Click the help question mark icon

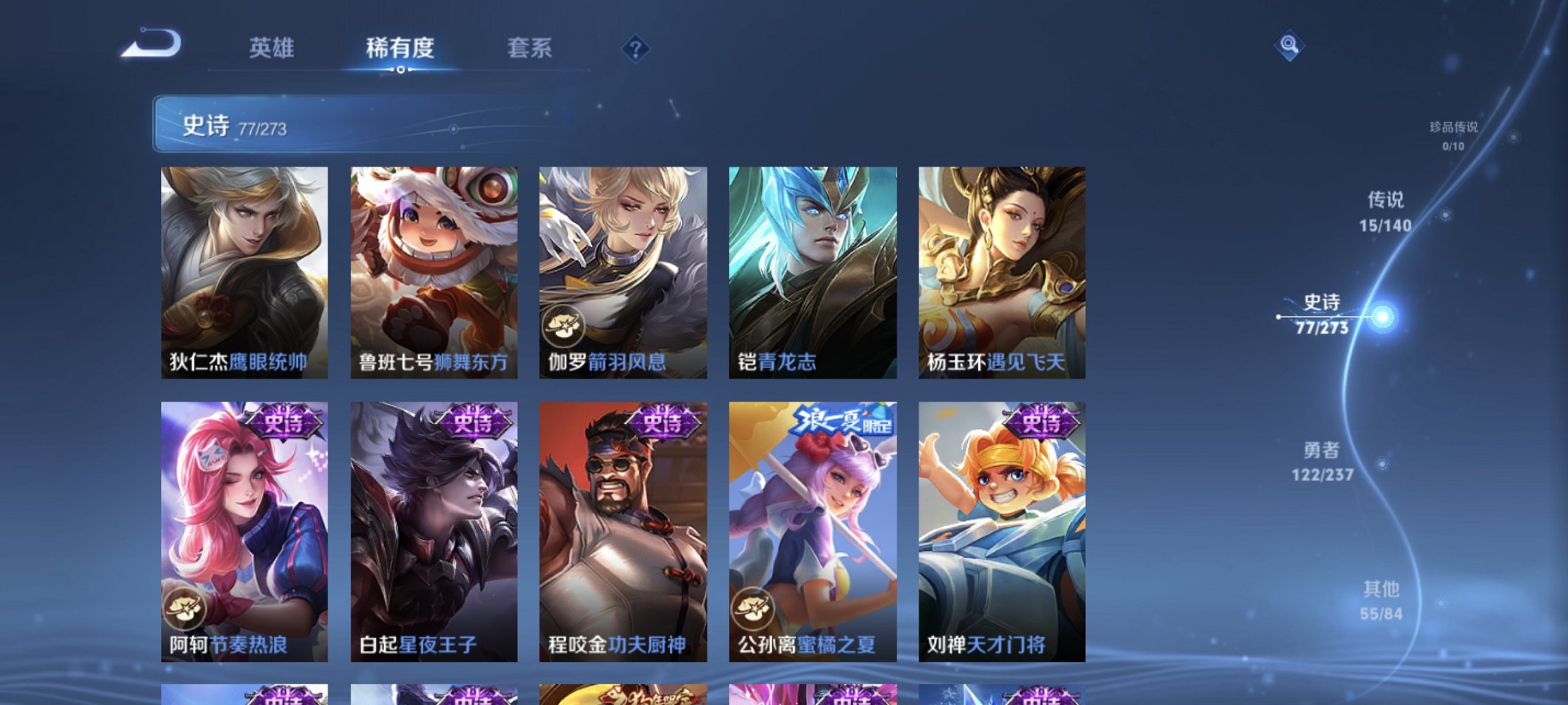635,50
